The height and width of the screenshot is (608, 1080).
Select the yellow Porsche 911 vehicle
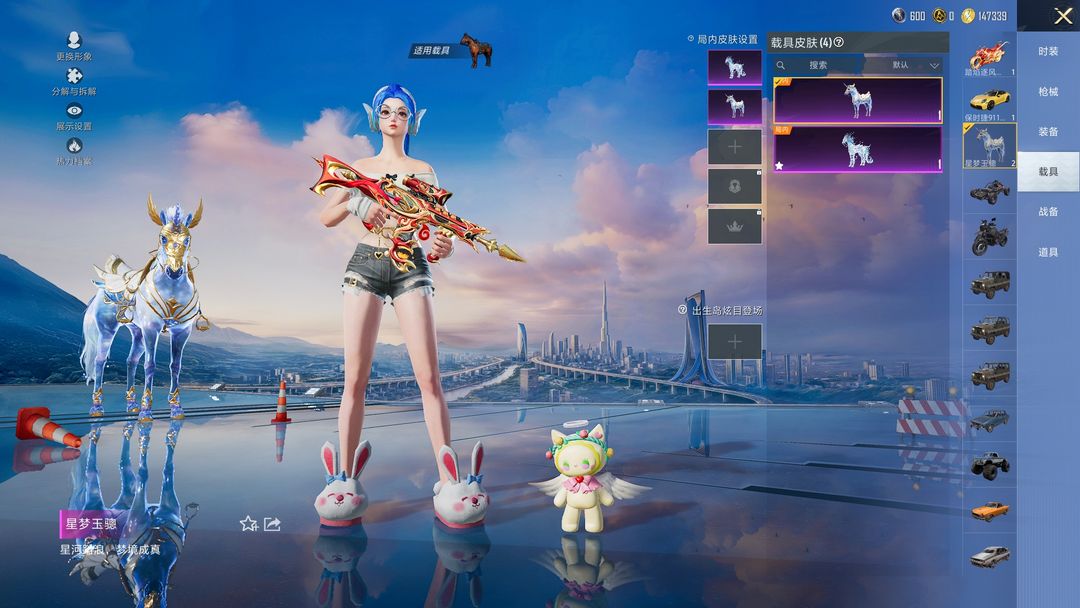(x=989, y=100)
